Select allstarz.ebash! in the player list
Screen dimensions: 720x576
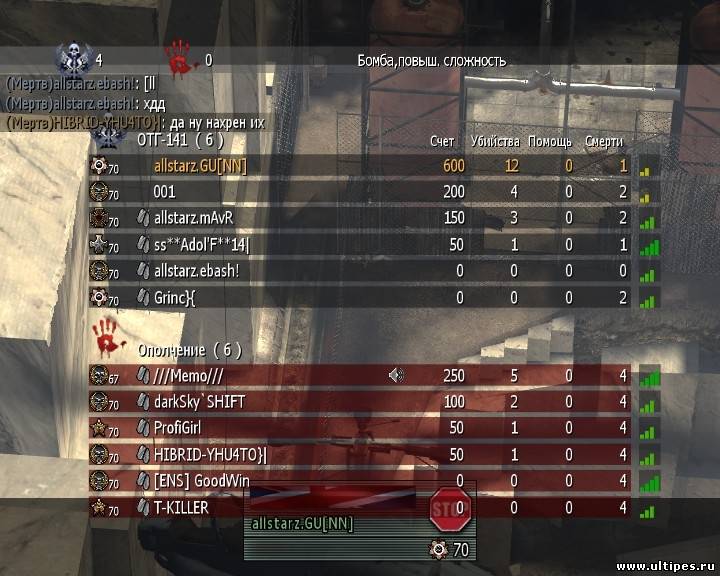(x=196, y=271)
